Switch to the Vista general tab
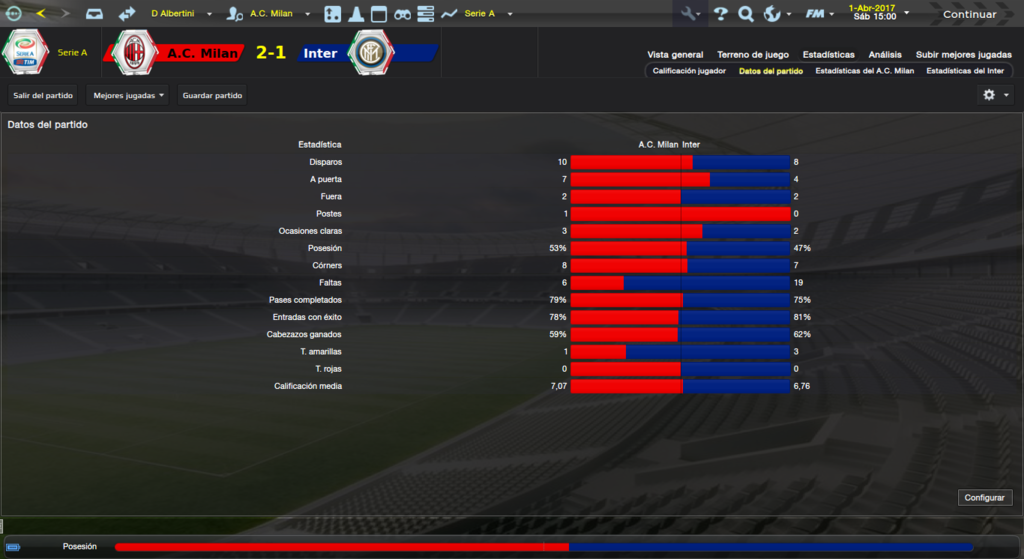 coord(675,55)
